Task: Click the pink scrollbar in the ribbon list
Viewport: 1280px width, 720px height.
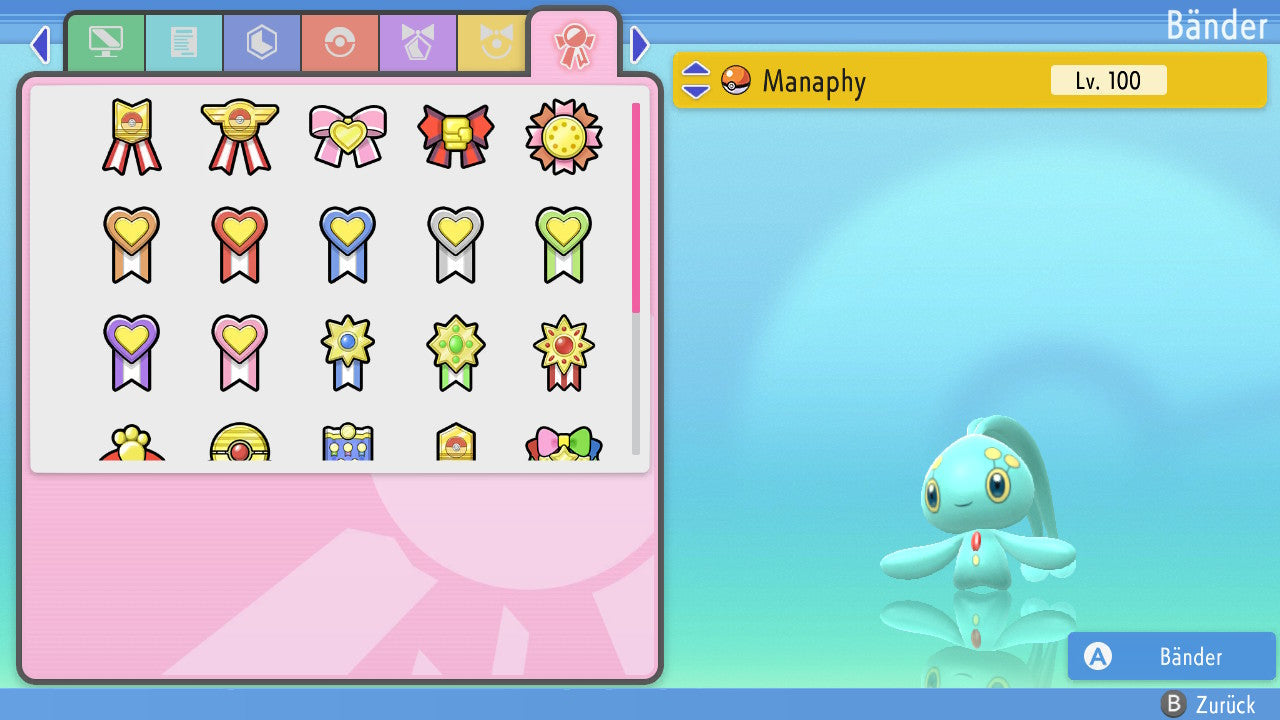Action: pos(636,207)
